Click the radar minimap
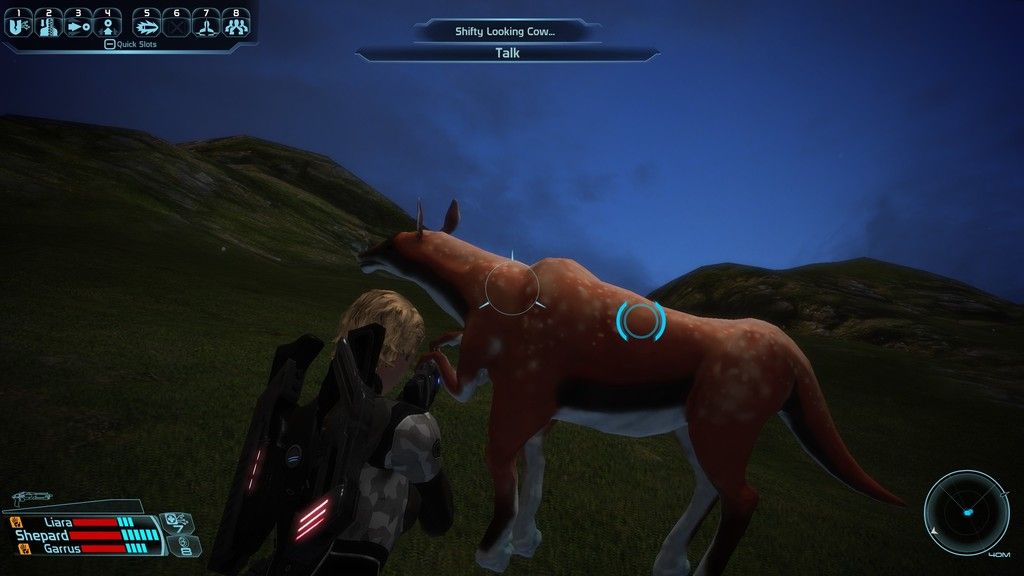 tap(966, 512)
